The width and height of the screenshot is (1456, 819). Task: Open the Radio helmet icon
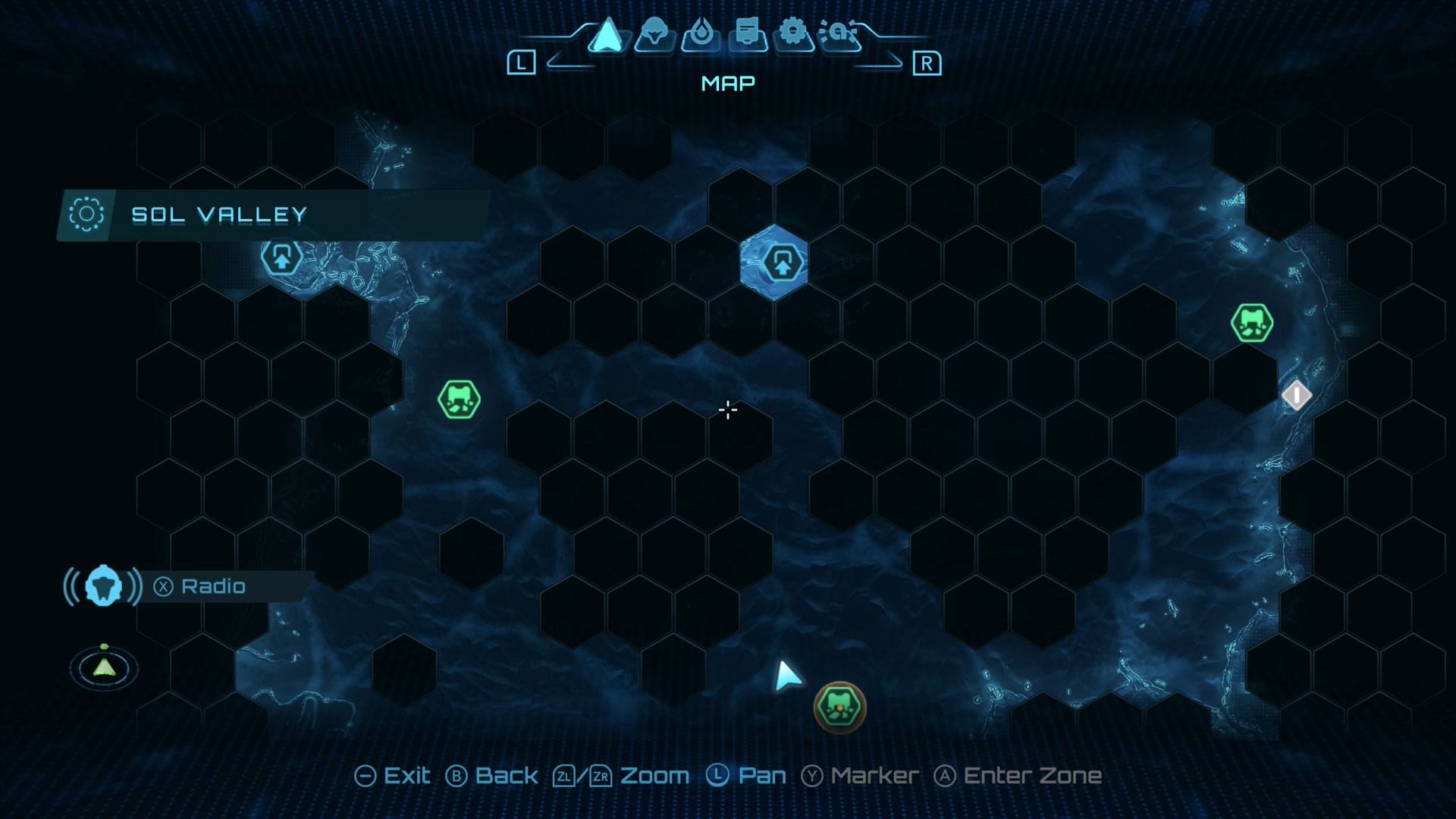coord(104,586)
